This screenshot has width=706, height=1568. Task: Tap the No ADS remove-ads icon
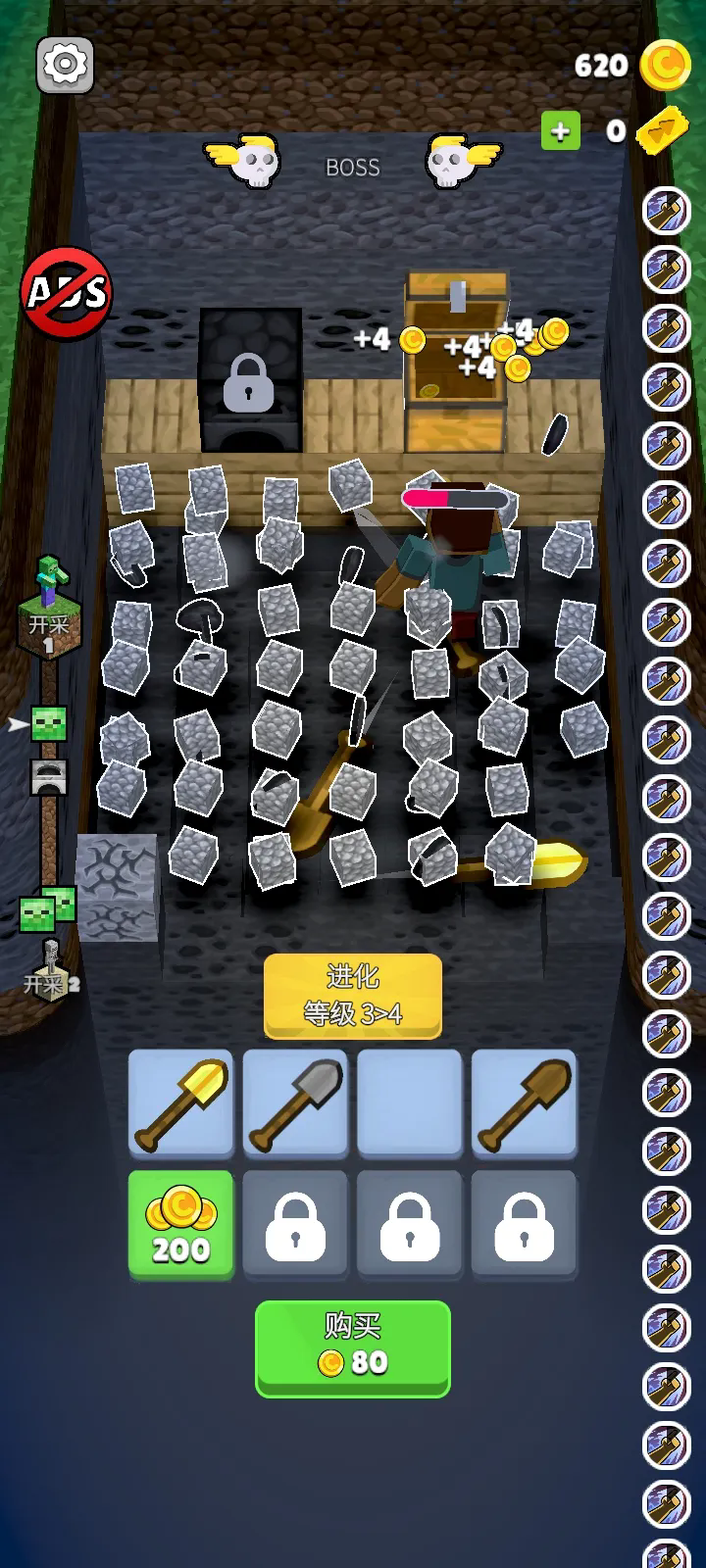(67, 292)
